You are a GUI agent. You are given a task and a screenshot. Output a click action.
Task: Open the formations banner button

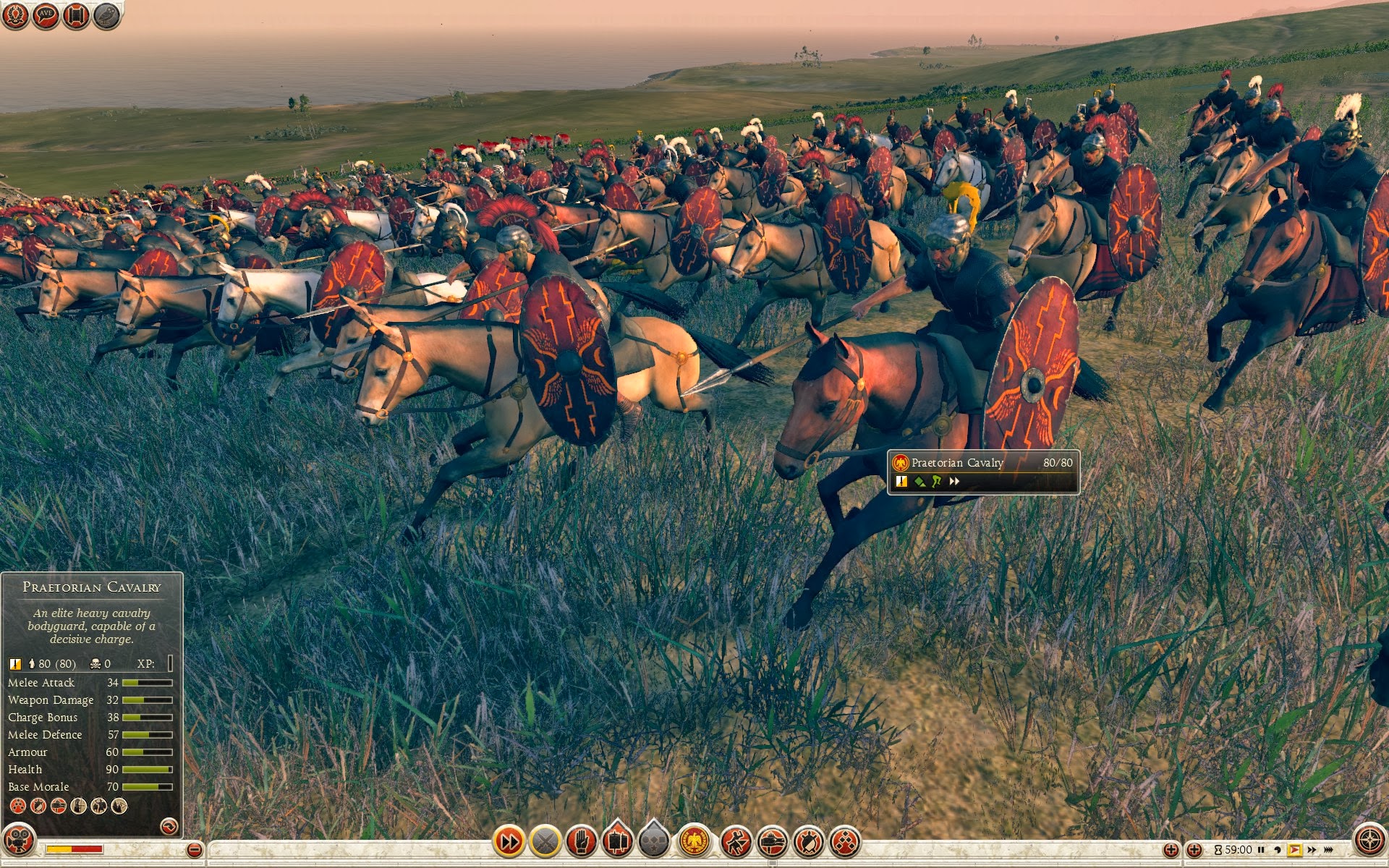point(618,841)
